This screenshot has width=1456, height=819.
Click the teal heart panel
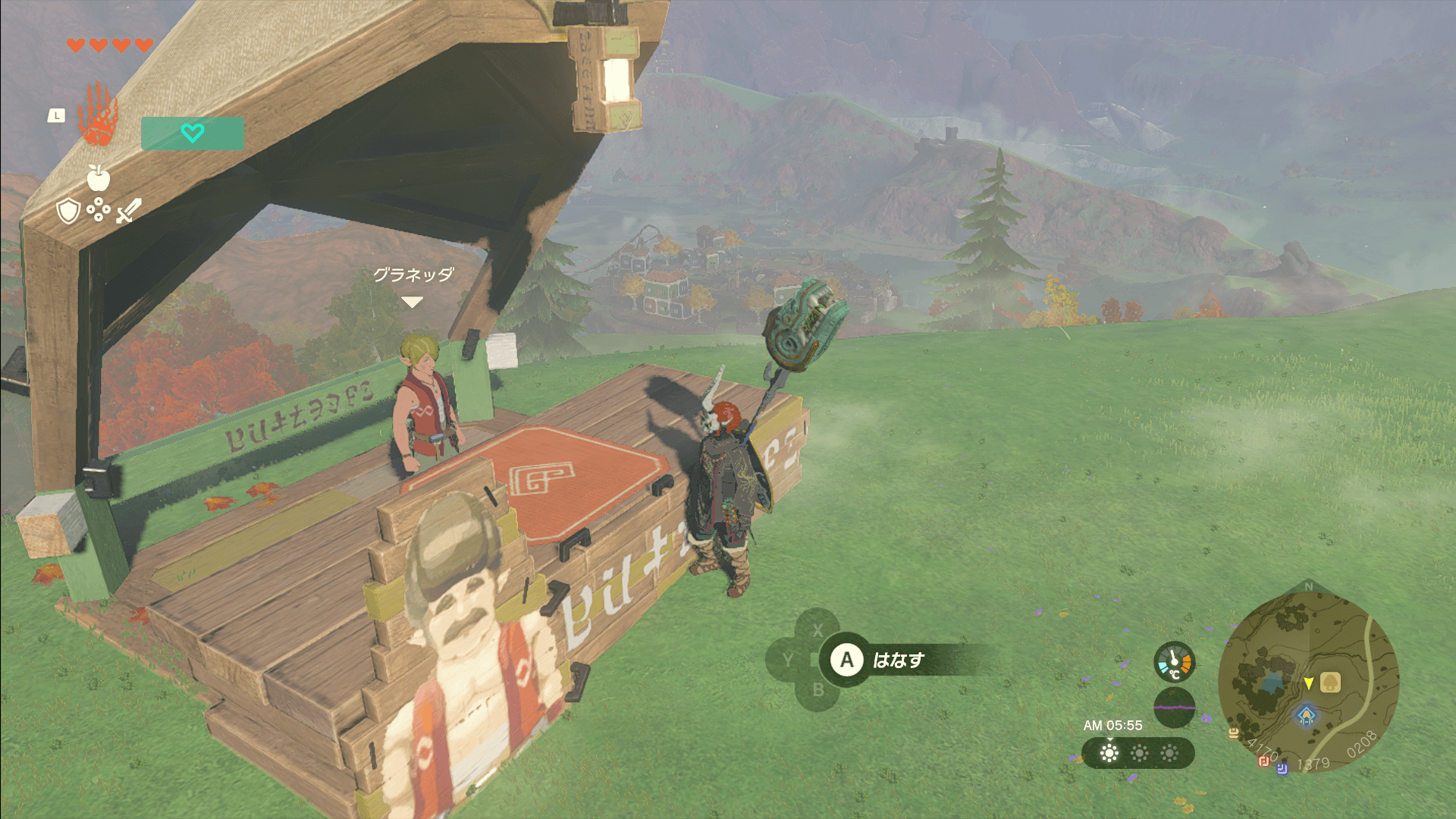pos(193,133)
